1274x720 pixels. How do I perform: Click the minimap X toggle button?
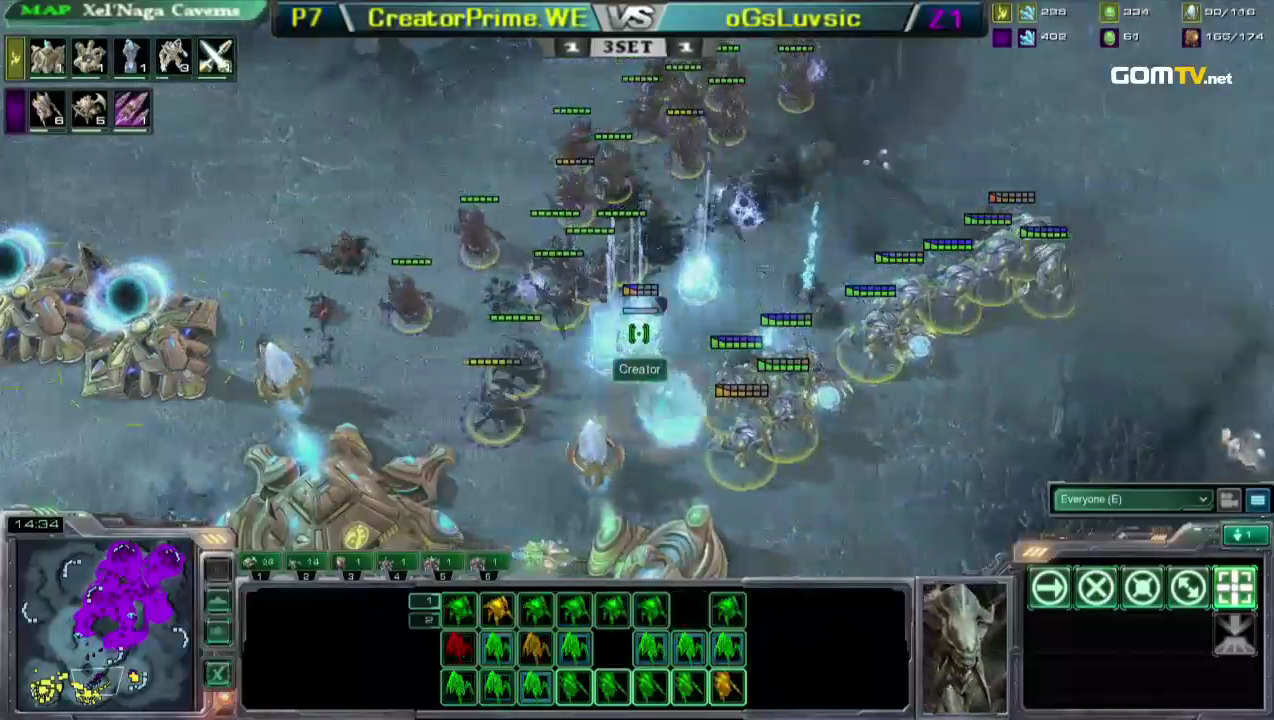coord(217,673)
